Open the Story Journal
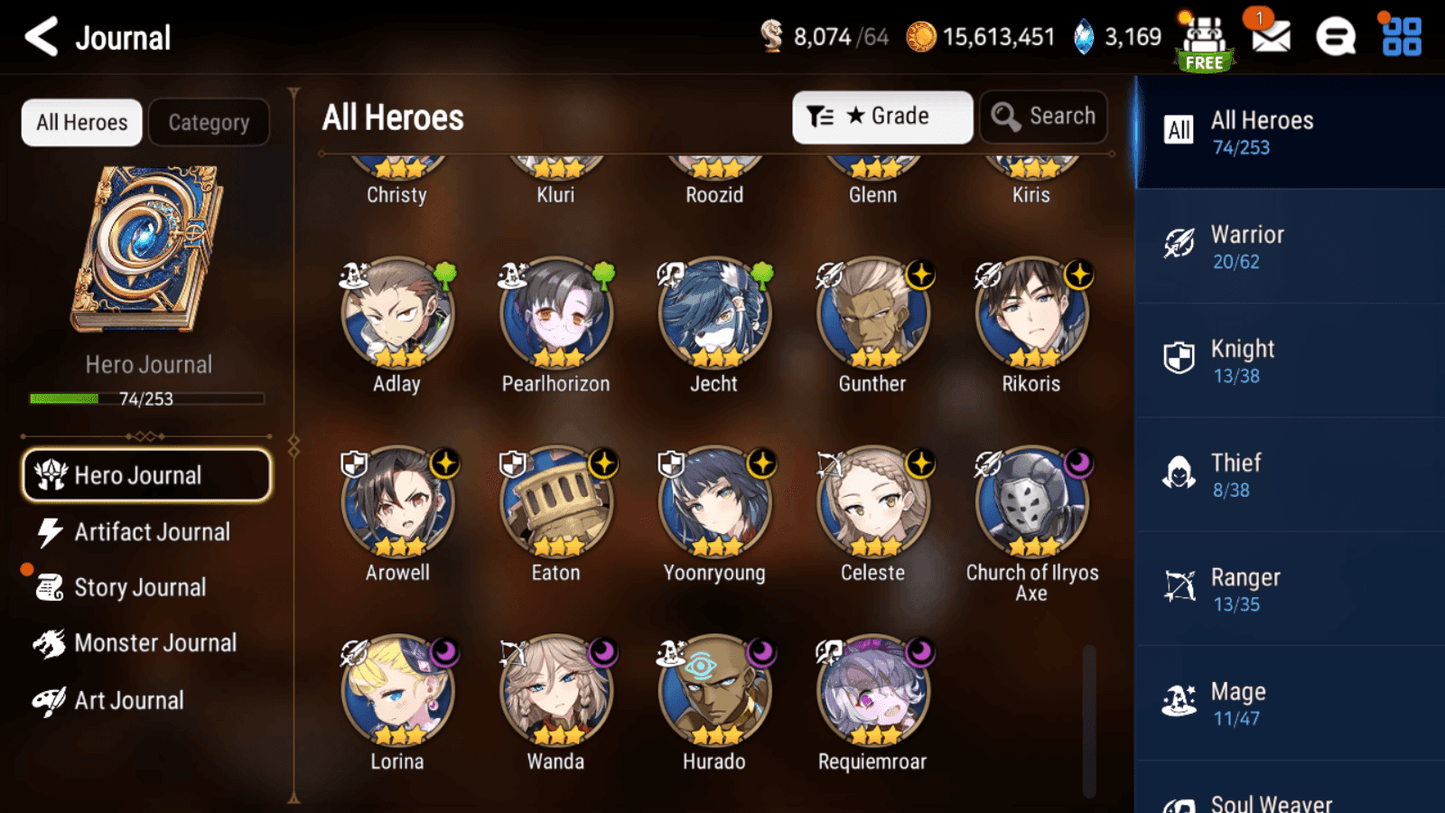1445x813 pixels. tap(139, 588)
